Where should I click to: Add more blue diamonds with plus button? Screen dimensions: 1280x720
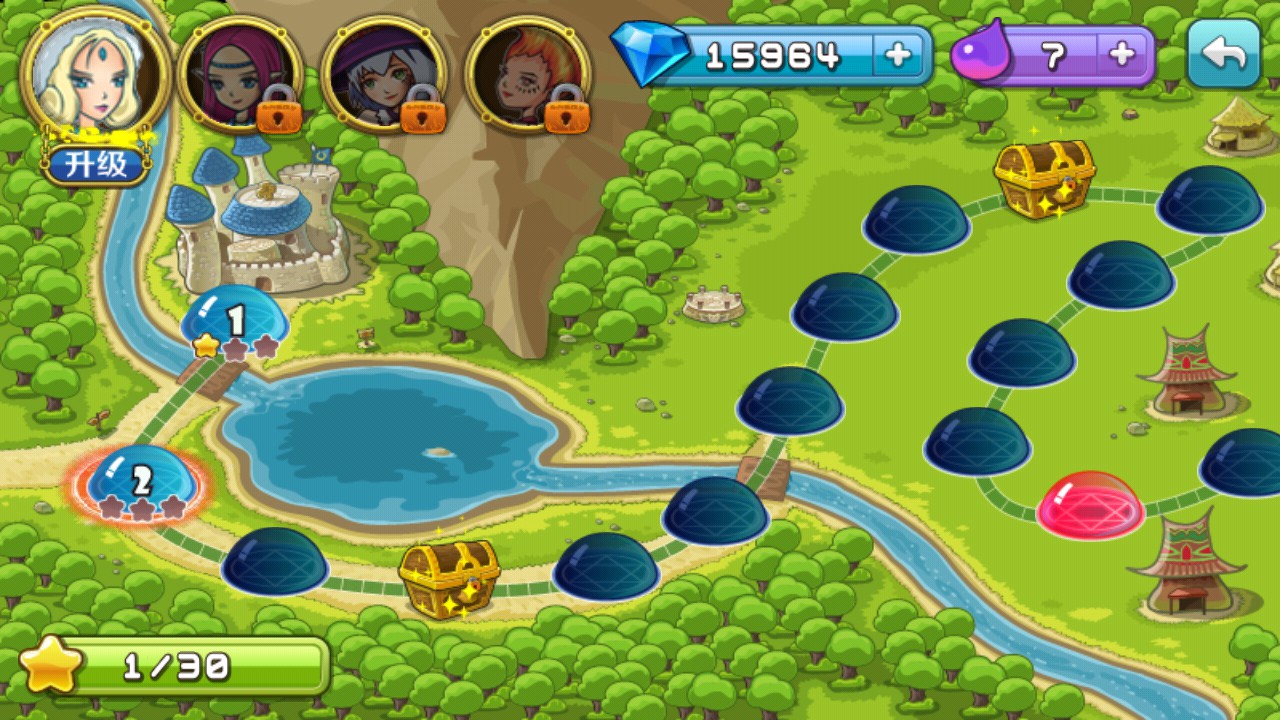(x=898, y=56)
